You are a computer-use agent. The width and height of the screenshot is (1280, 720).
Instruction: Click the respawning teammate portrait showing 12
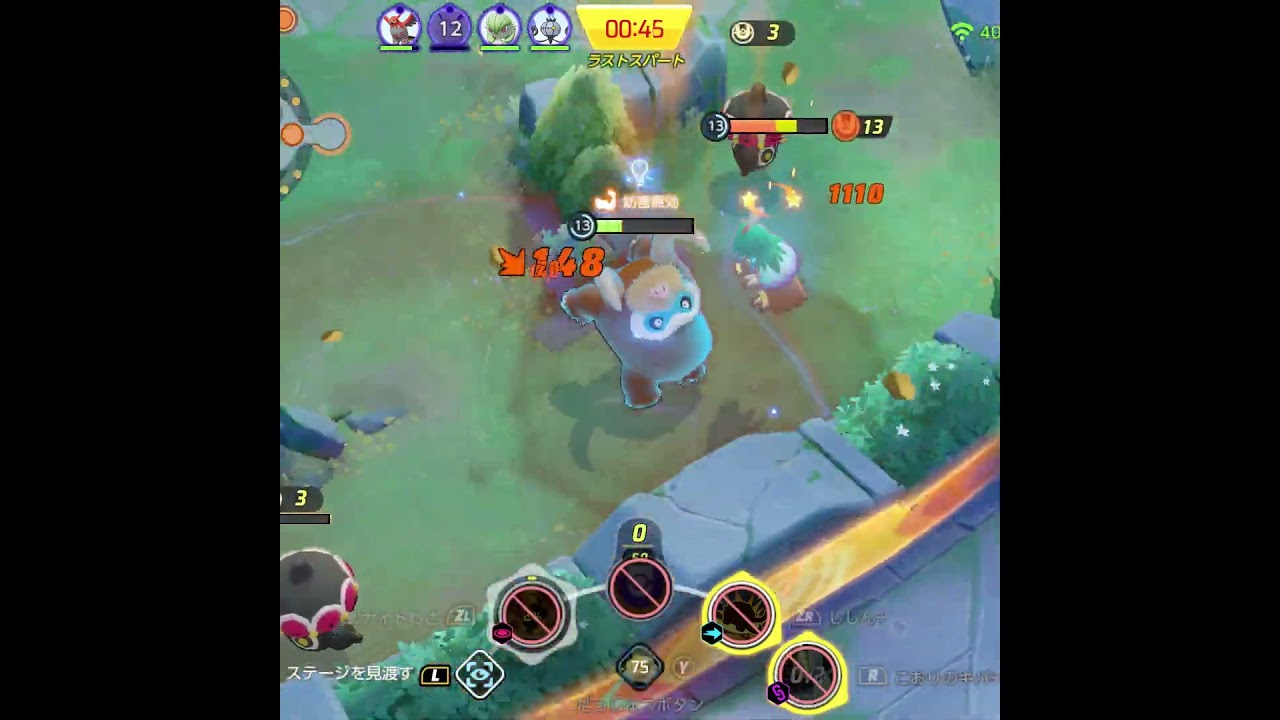449,27
